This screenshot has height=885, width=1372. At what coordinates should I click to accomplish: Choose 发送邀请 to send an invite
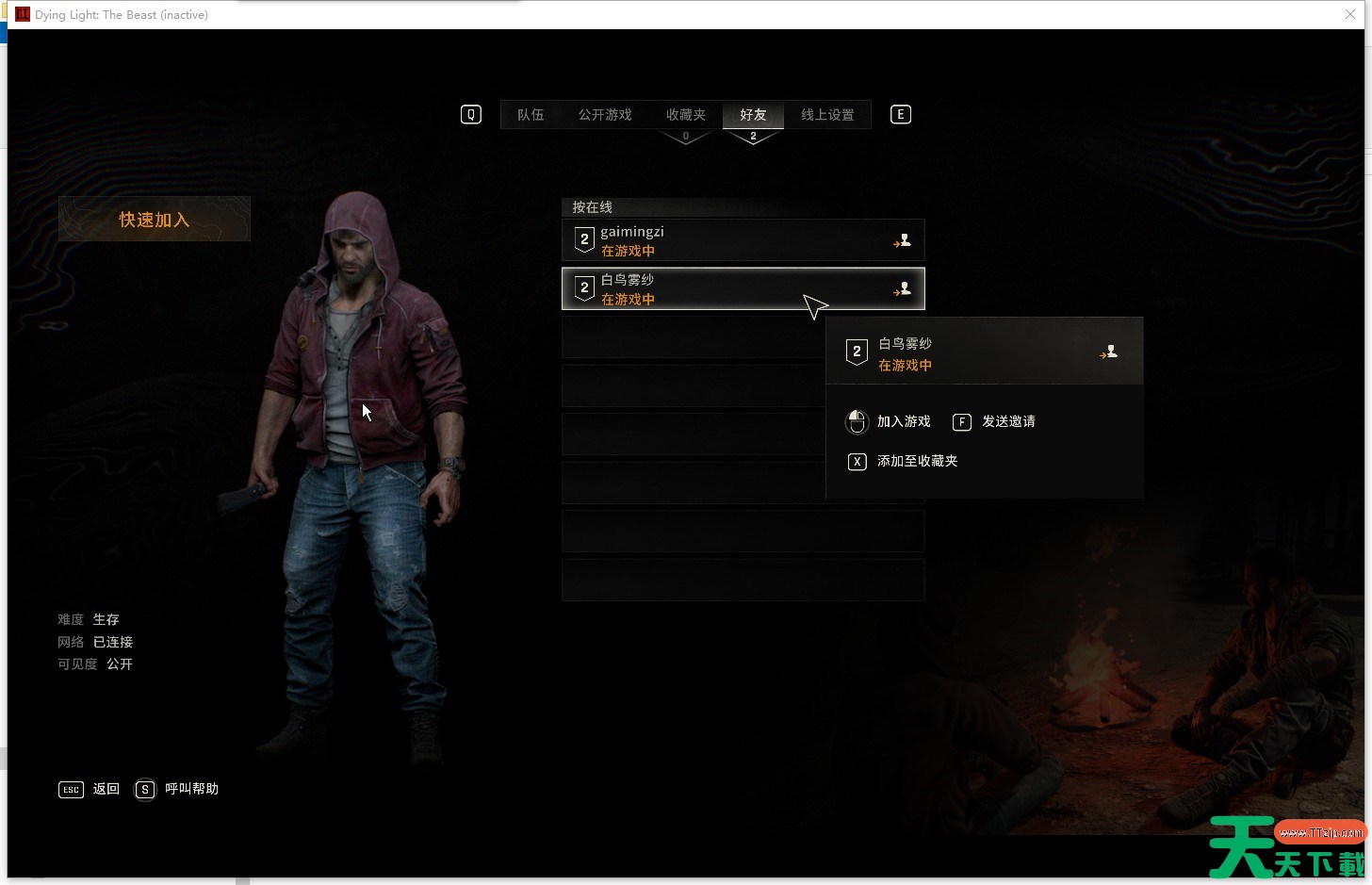click(x=1007, y=421)
